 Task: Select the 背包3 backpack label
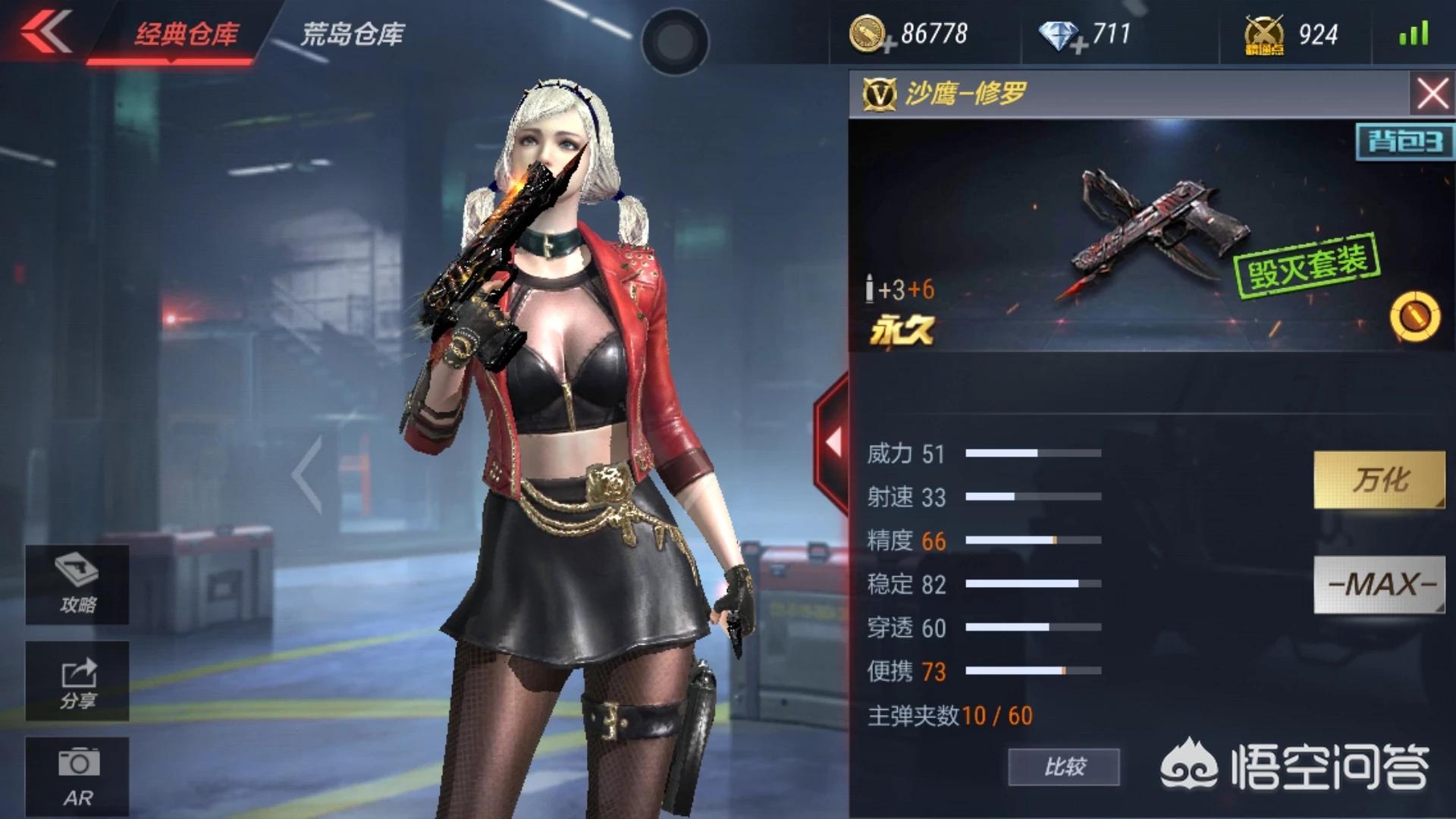pyautogui.click(x=1404, y=142)
